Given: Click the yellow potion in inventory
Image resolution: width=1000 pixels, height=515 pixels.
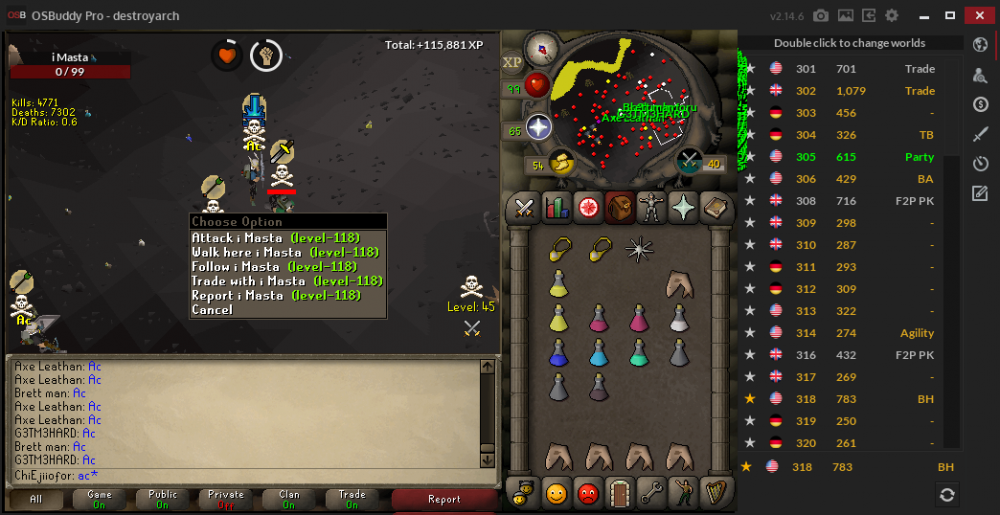Looking at the screenshot, I should coord(558,285).
